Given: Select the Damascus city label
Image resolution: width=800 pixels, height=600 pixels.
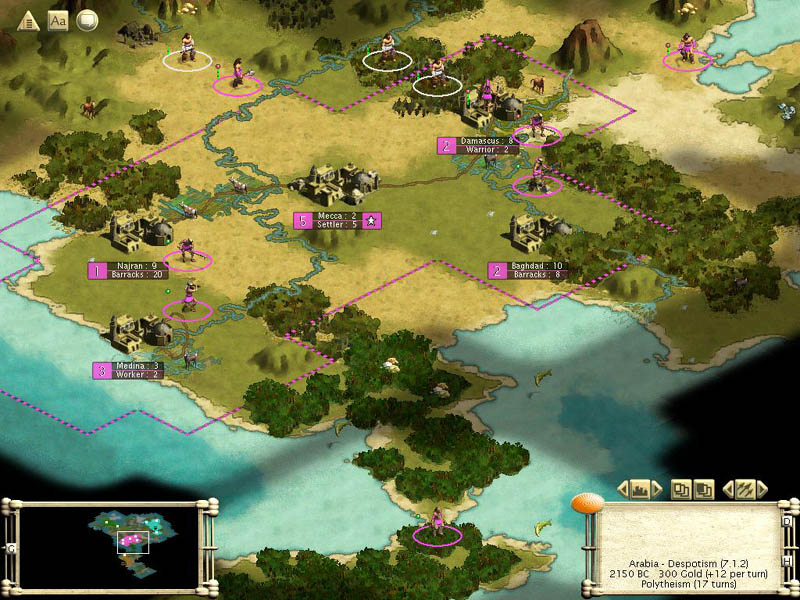Looking at the screenshot, I should [x=485, y=145].
